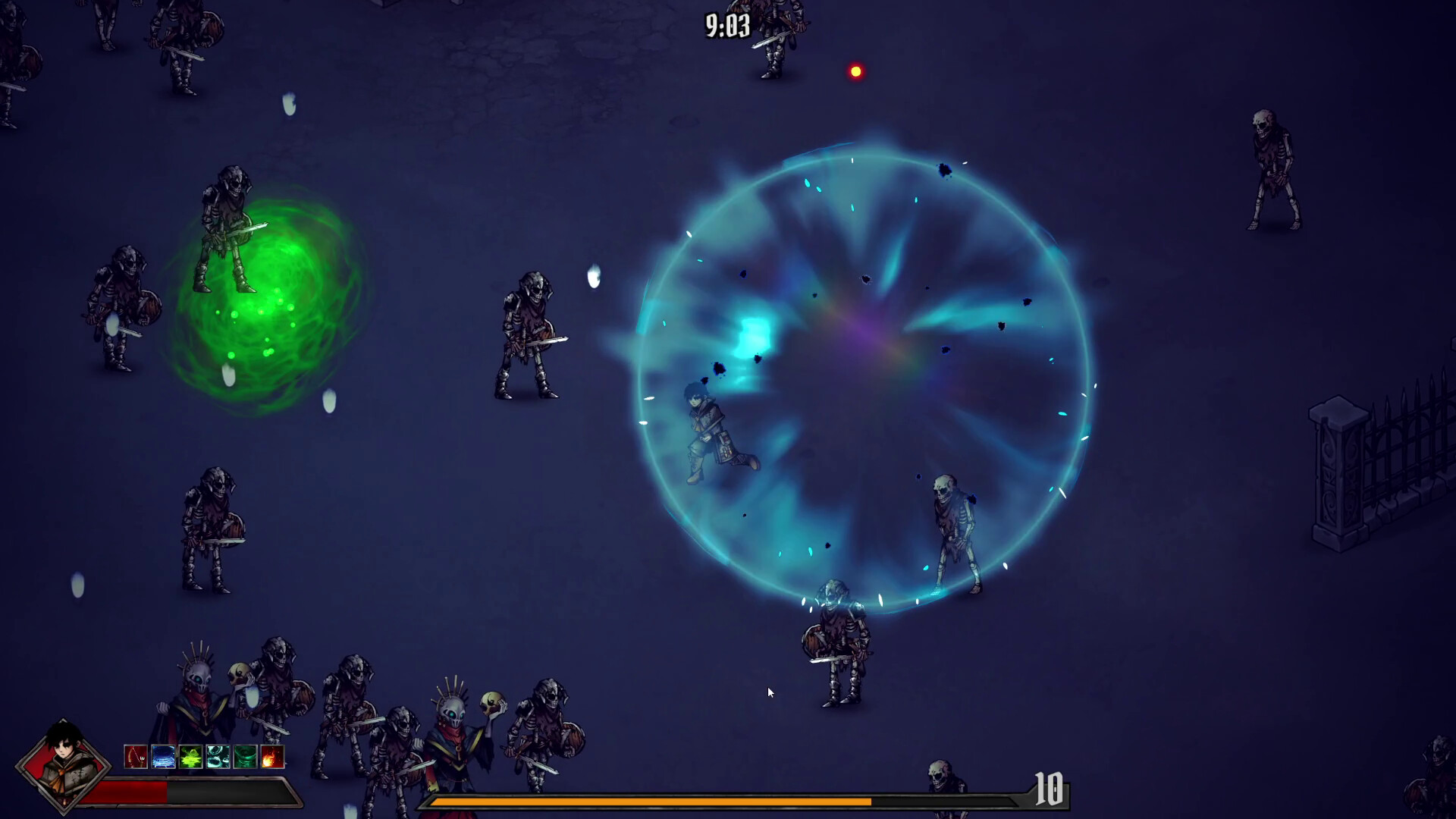Select the bow ability icon
This screenshot has height=819, width=1456.
[136, 757]
